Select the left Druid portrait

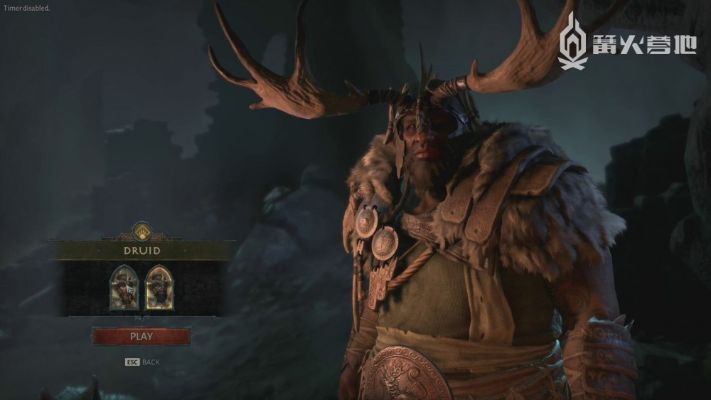125,287
